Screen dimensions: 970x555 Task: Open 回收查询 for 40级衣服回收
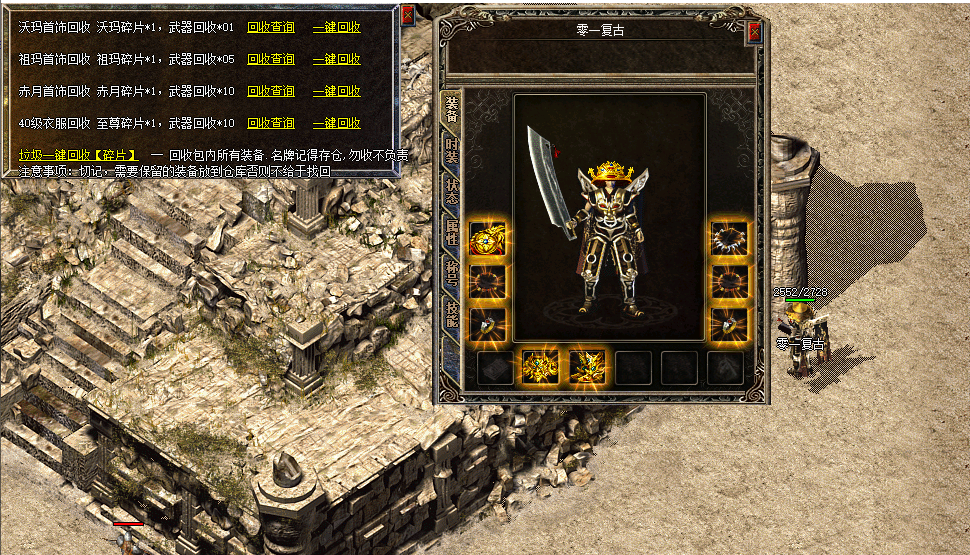[x=271, y=123]
